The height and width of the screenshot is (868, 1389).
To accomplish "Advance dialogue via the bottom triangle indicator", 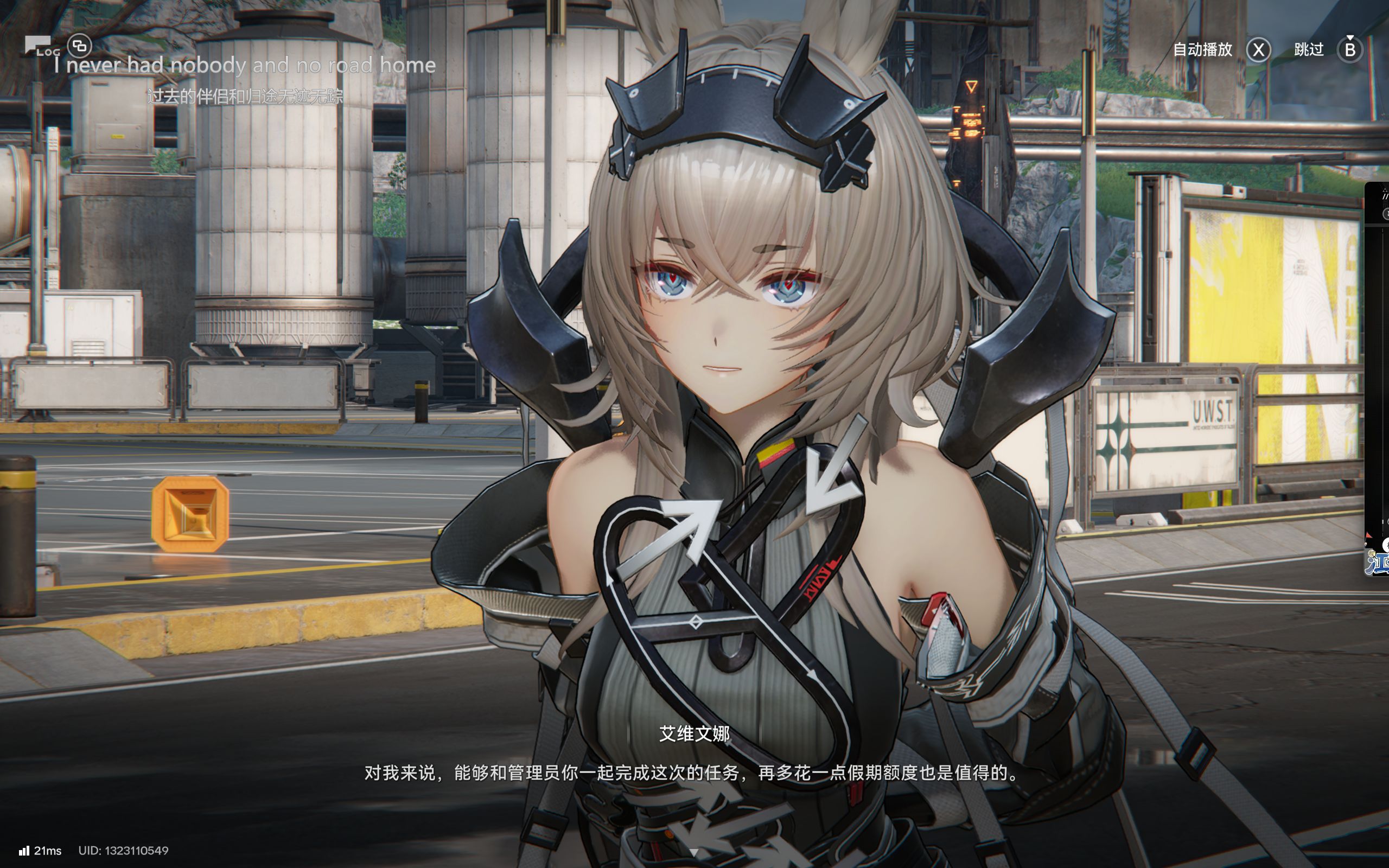I will pyautogui.click(x=694, y=852).
